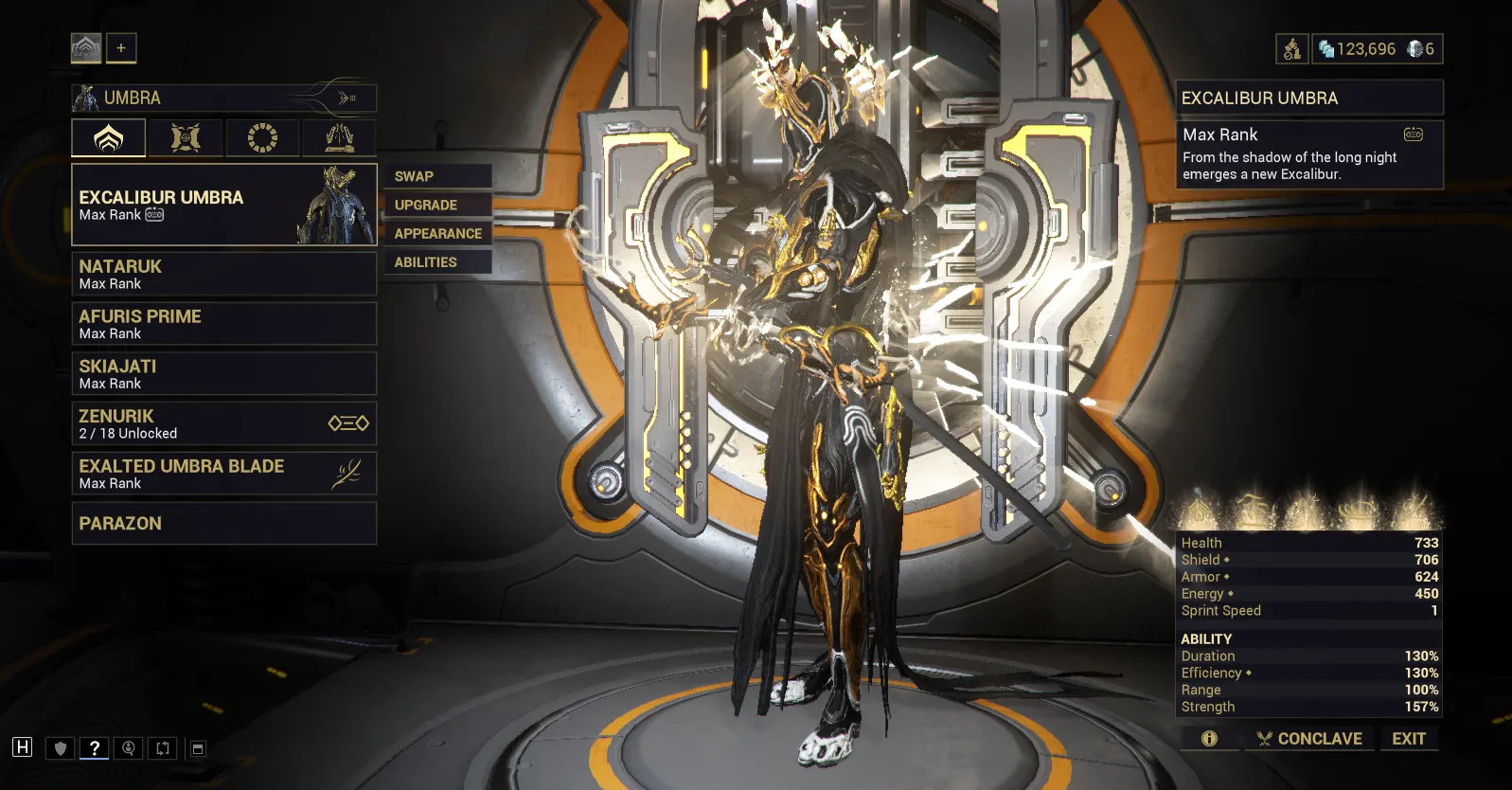Image resolution: width=1512 pixels, height=790 pixels.
Task: Select the Skiajati melee slot
Action: pos(223,373)
